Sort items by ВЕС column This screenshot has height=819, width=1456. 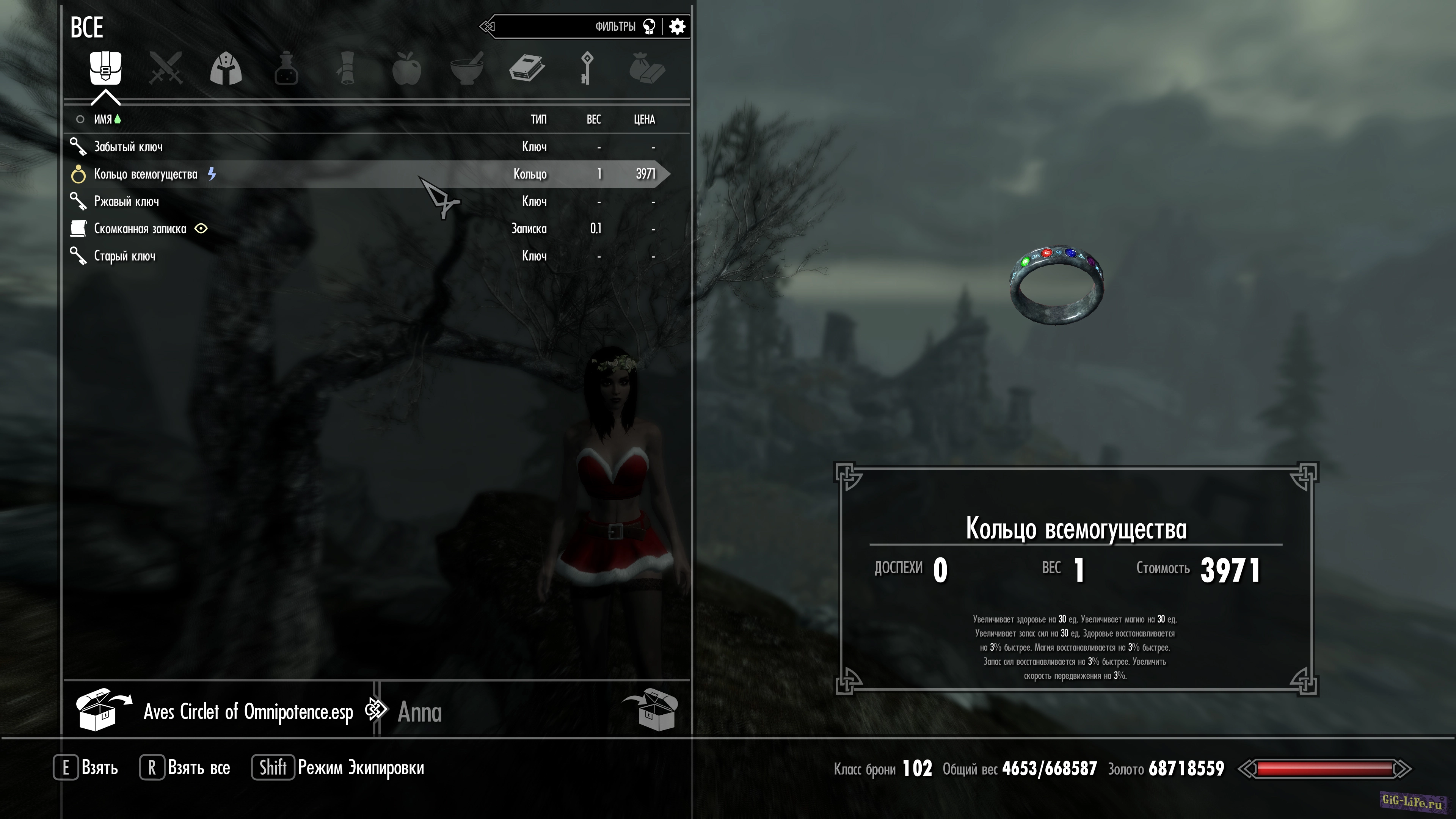click(x=593, y=119)
